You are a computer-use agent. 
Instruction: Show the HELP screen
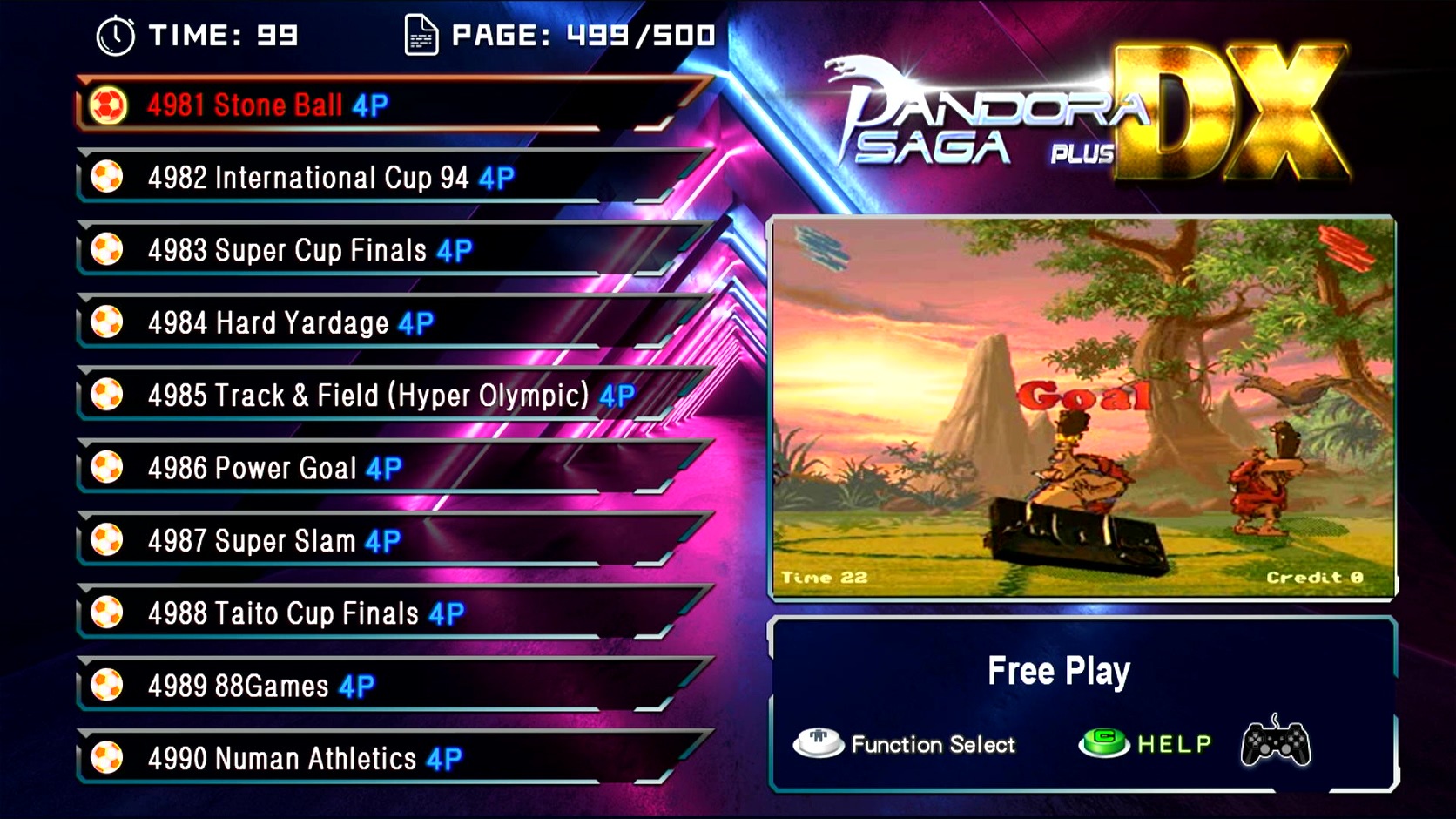[x=1146, y=743]
